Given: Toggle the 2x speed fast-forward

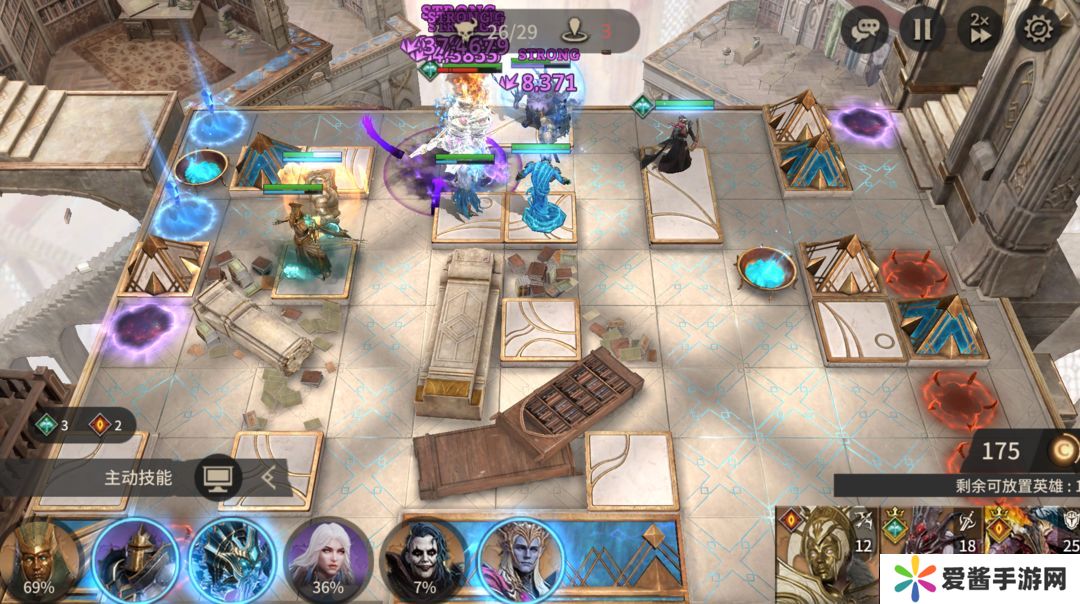Looking at the screenshot, I should (x=979, y=29).
